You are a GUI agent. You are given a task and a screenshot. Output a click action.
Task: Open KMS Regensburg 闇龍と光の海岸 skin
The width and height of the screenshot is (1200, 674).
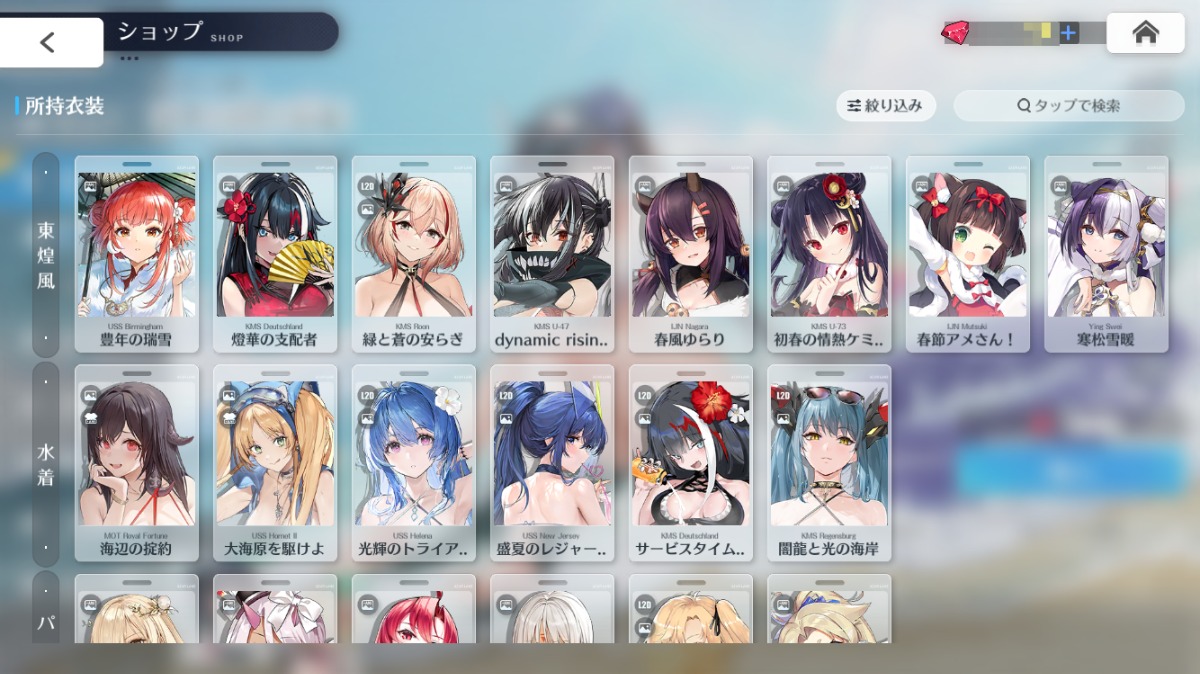coord(829,463)
